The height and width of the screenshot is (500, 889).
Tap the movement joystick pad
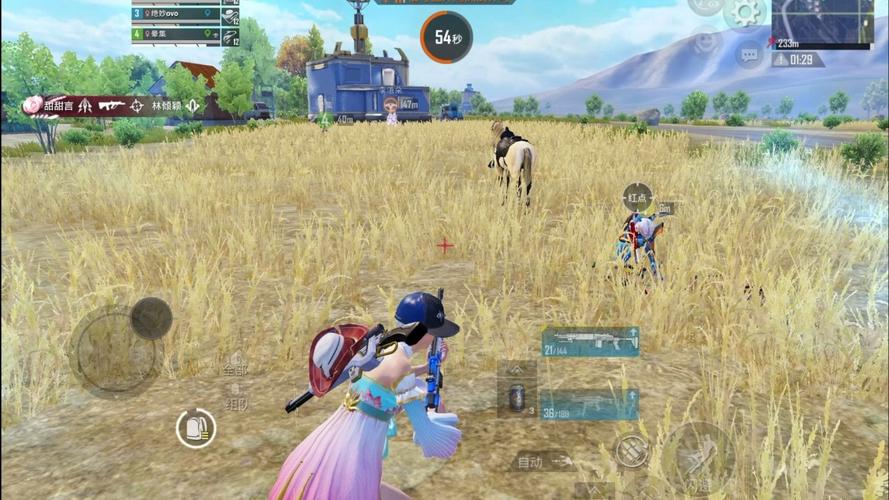point(115,351)
